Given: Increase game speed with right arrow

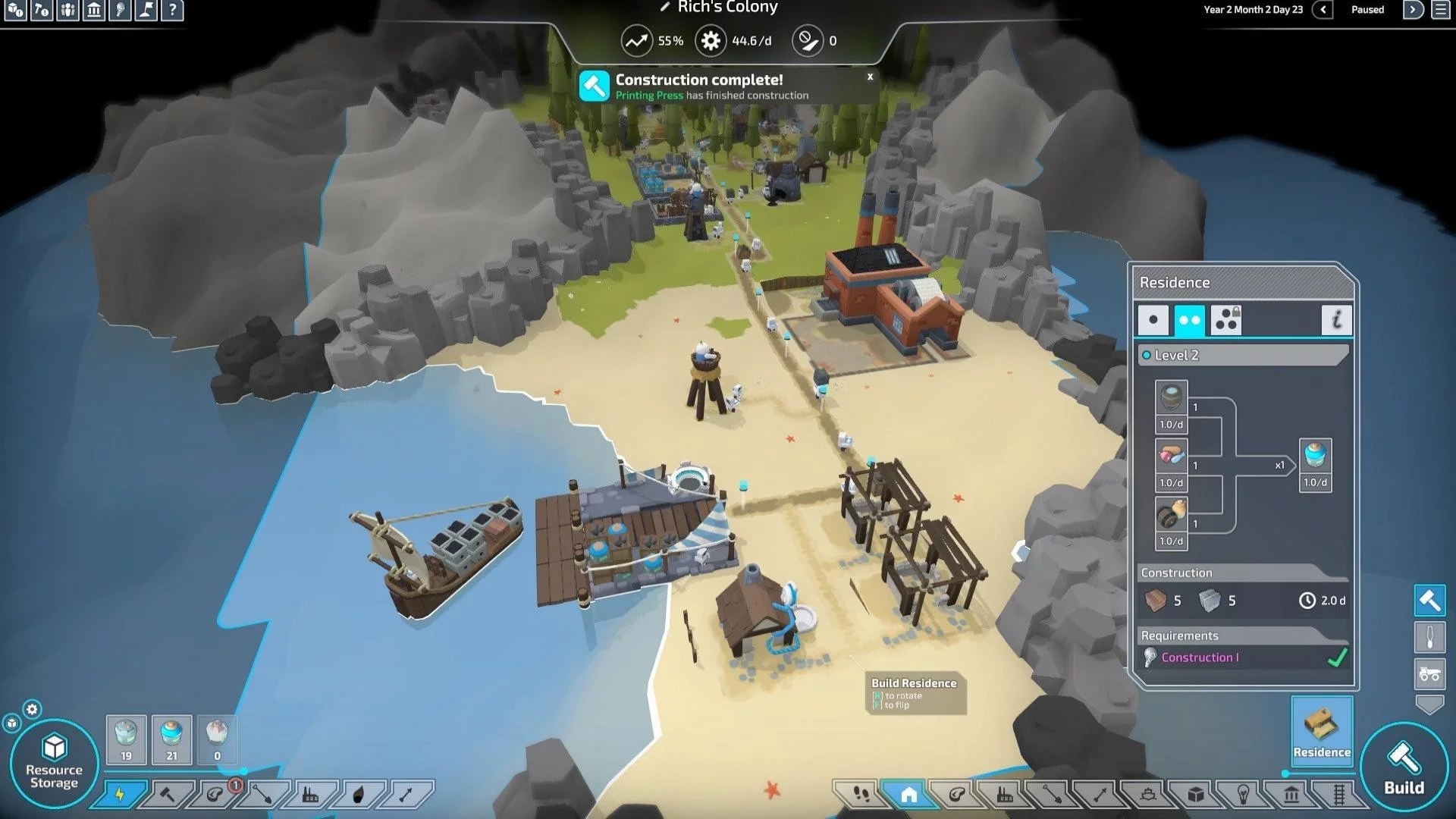Looking at the screenshot, I should point(1413,10).
